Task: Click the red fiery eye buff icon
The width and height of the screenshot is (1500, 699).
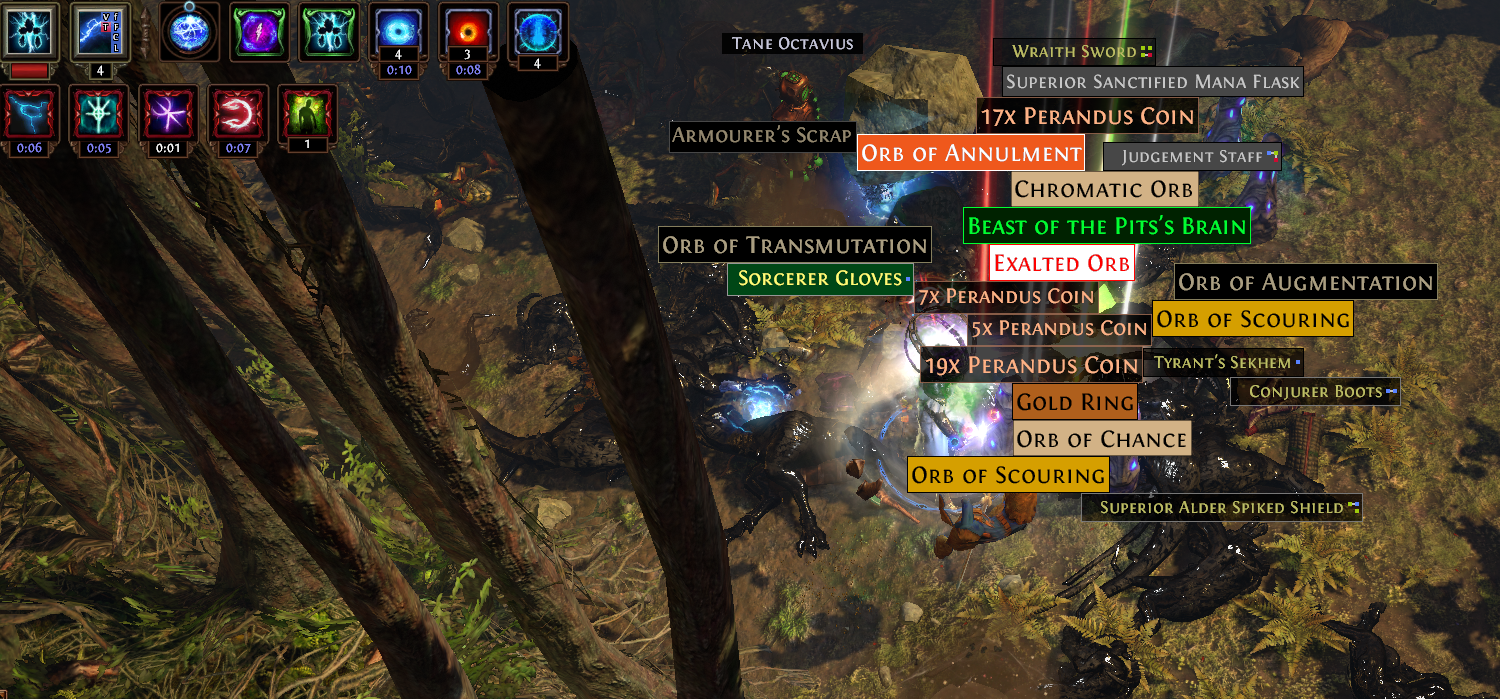Action: pyautogui.click(x=467, y=31)
